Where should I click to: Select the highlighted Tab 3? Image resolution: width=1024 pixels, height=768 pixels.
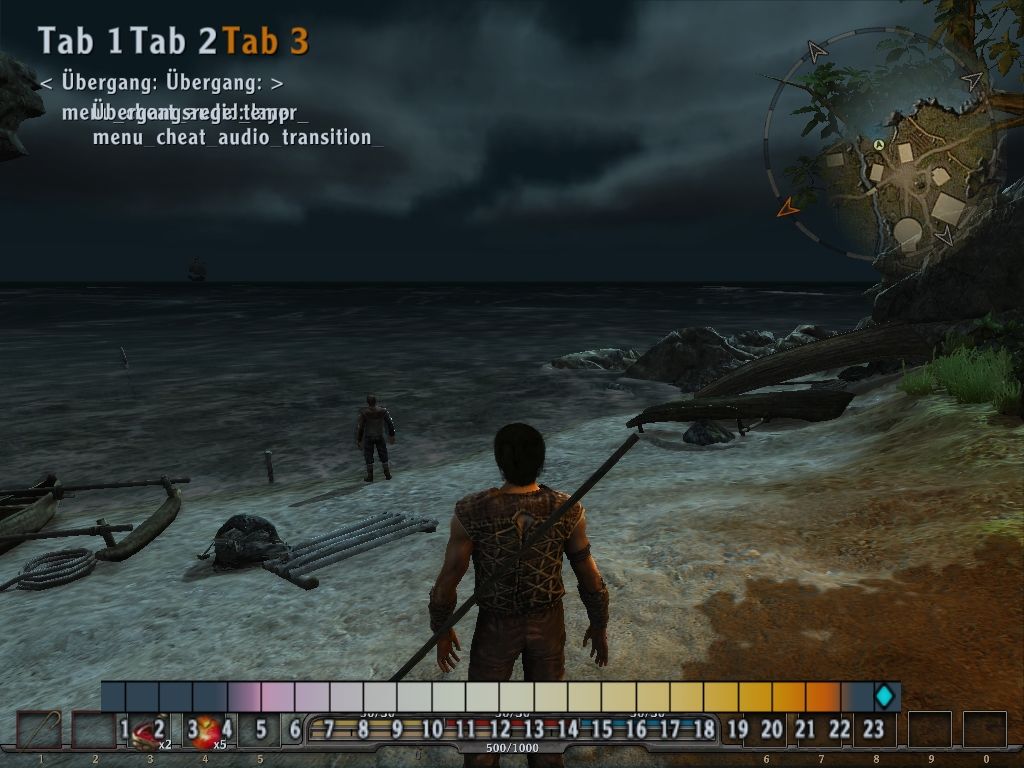265,41
